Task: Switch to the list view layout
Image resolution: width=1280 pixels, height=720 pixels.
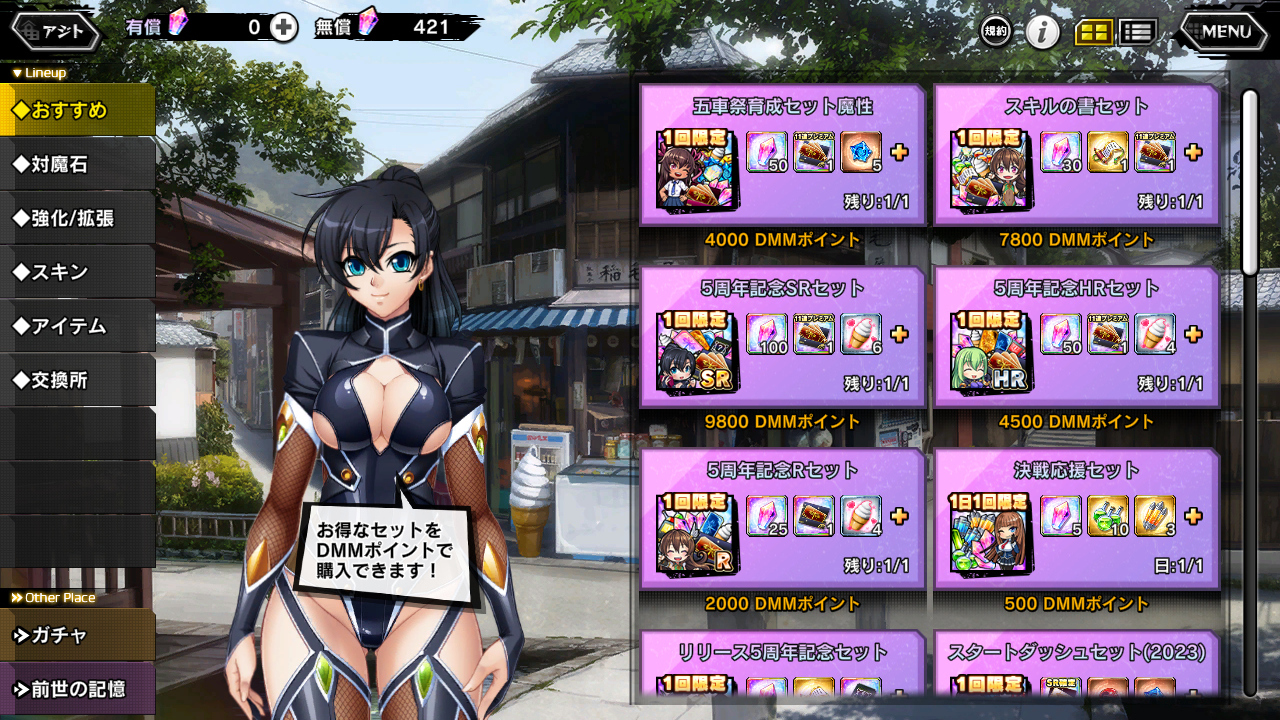Action: 1137,32
